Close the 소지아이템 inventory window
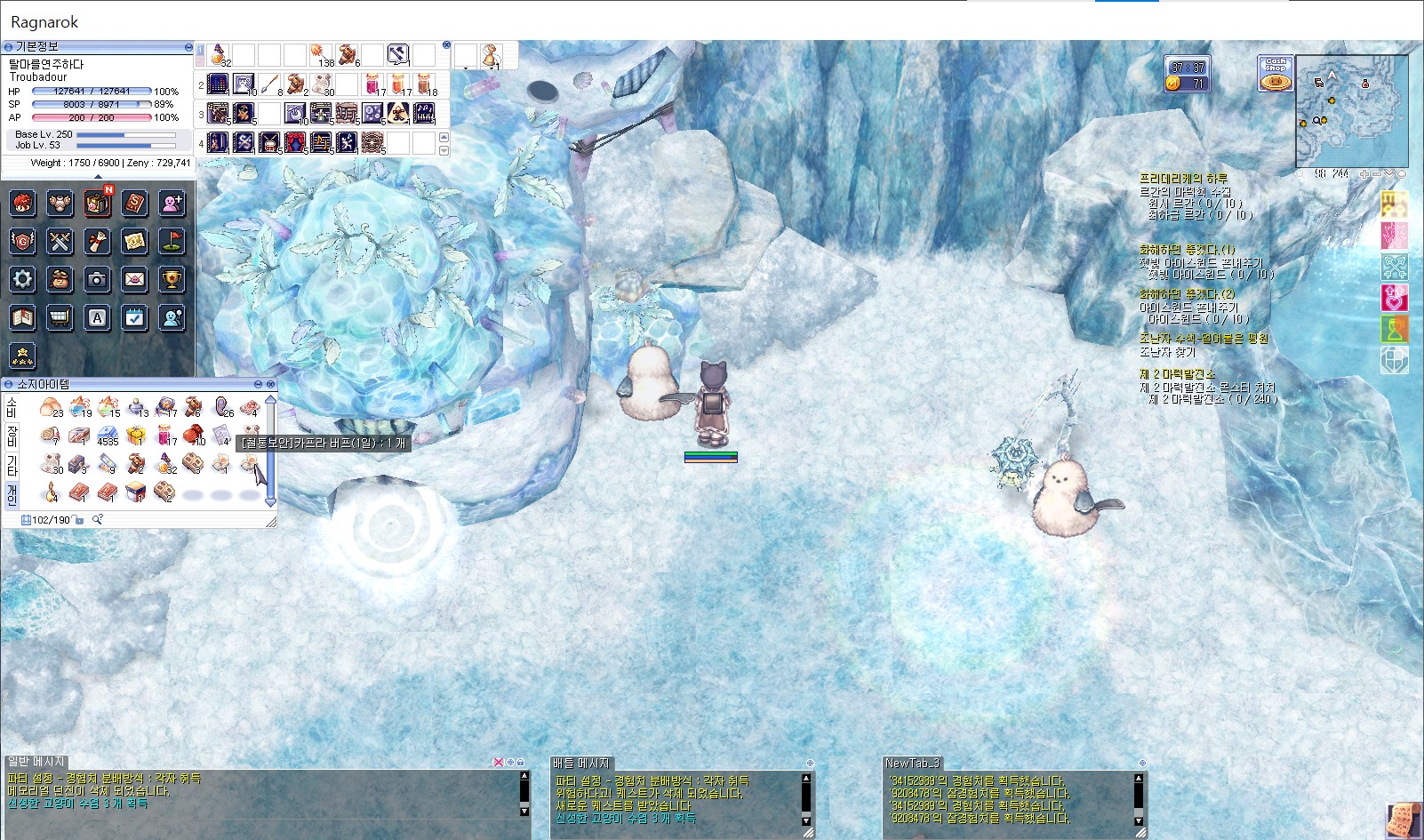This screenshot has height=840, width=1424. pos(271,384)
